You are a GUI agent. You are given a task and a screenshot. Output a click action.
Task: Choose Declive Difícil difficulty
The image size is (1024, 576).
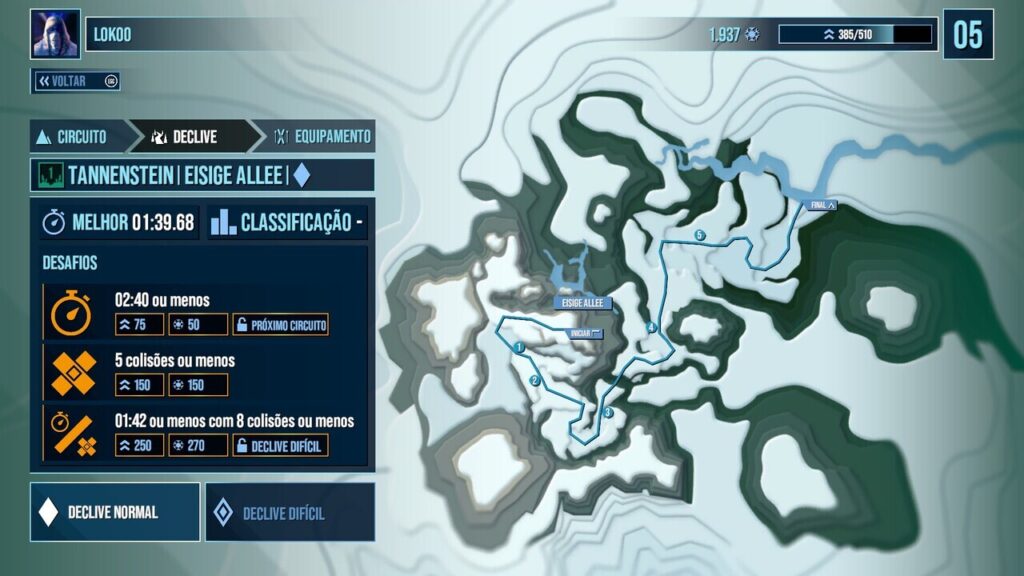pyautogui.click(x=289, y=512)
